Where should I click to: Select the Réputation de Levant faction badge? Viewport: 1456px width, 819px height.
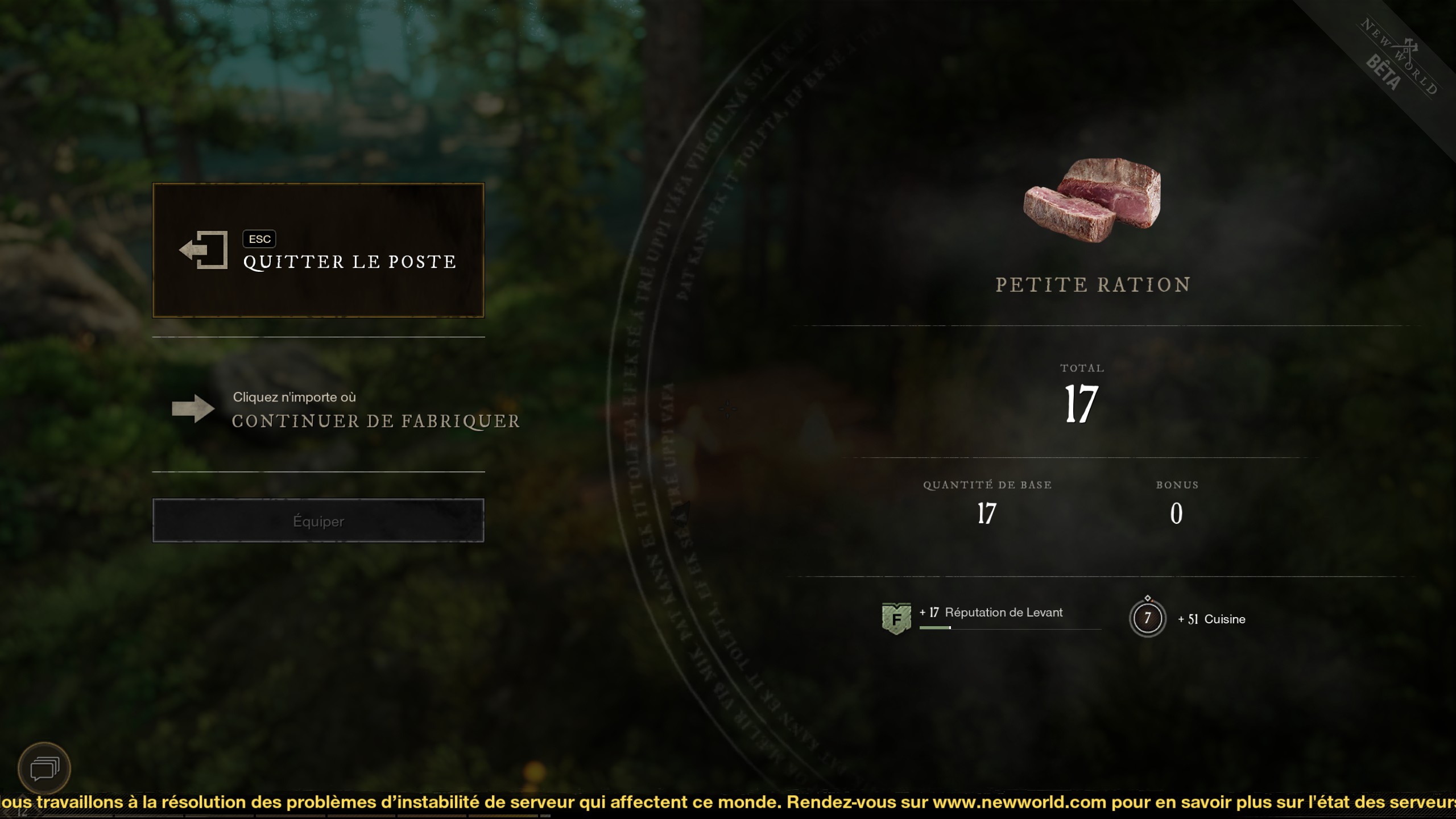pyautogui.click(x=896, y=618)
